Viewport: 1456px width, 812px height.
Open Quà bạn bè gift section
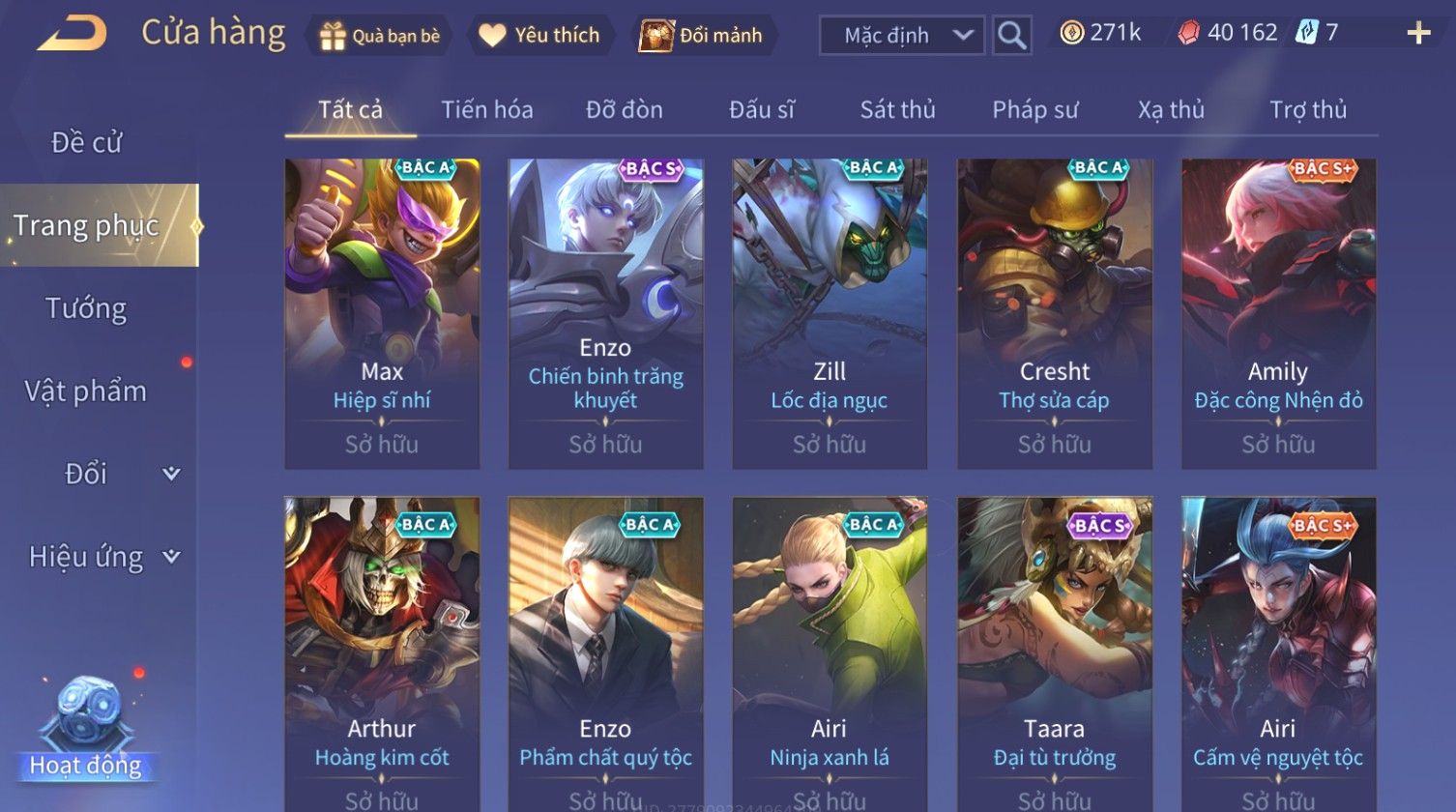tap(380, 36)
